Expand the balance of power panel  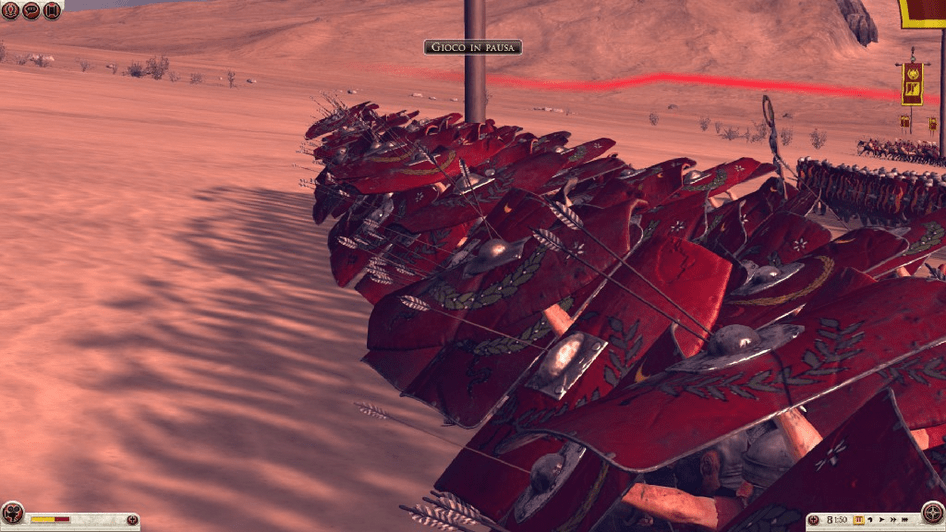coord(132,520)
